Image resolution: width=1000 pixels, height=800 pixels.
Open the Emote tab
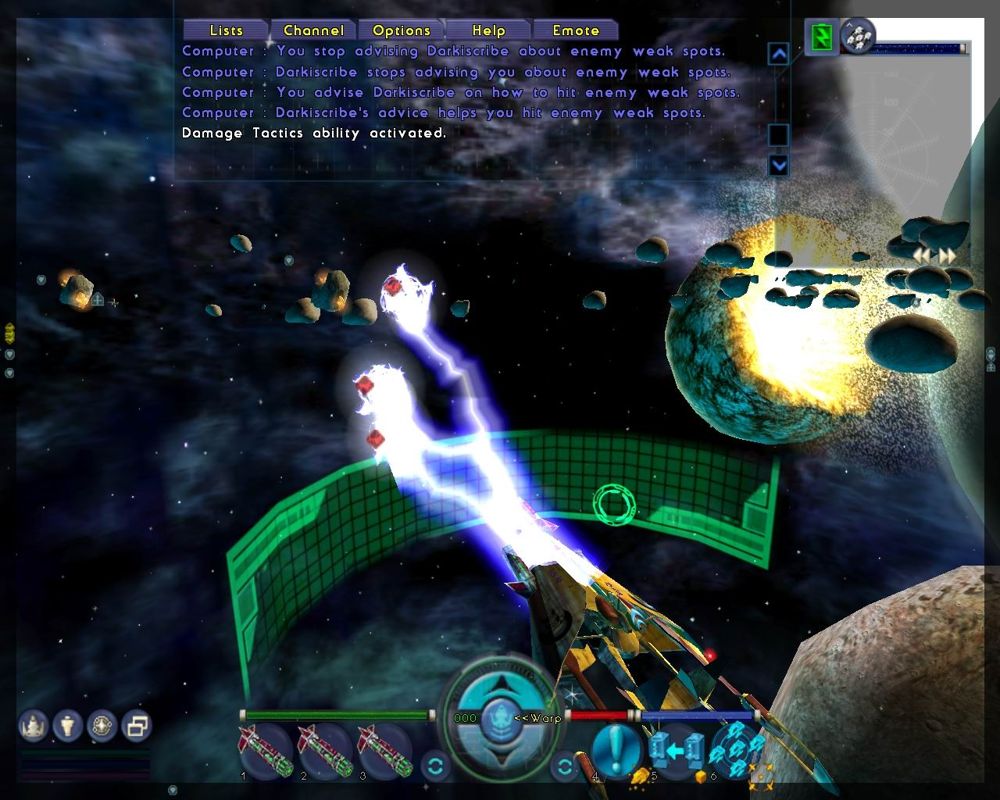click(x=576, y=31)
